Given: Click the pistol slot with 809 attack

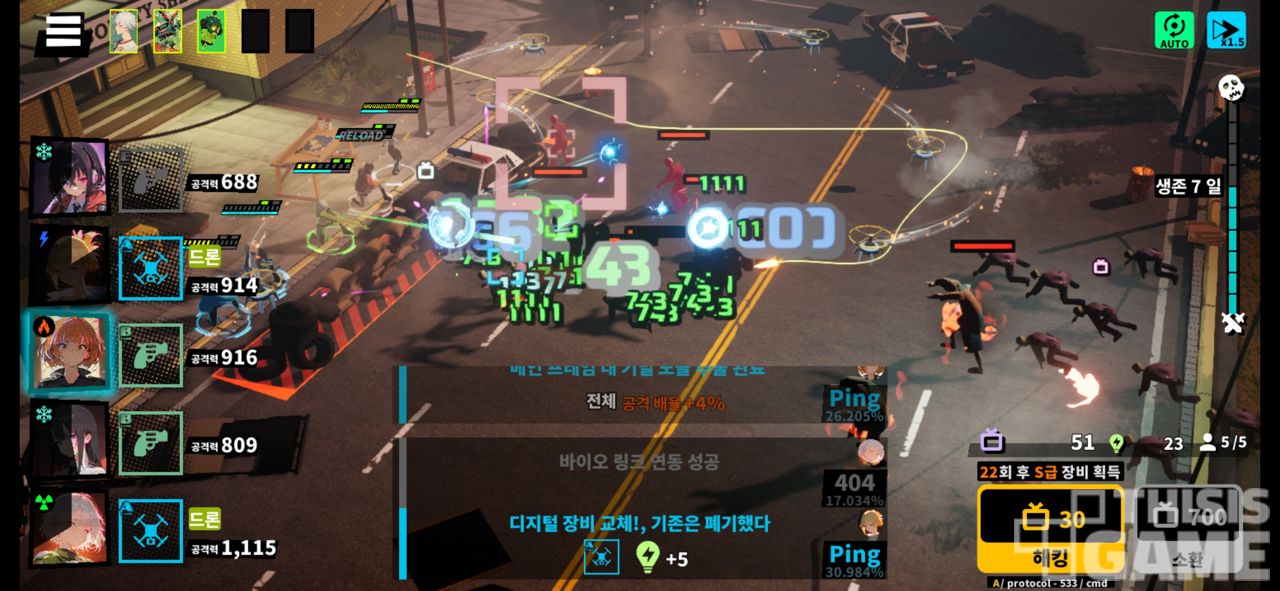Looking at the screenshot, I should (151, 442).
